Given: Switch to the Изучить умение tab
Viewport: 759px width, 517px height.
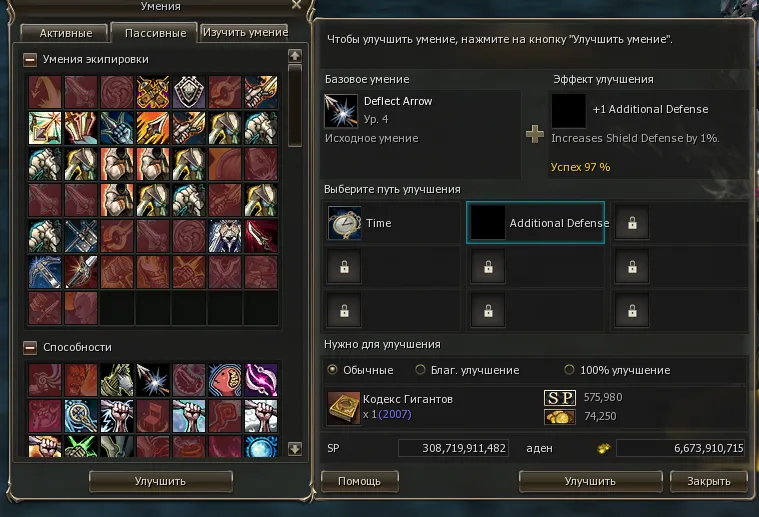Looking at the screenshot, I should click(245, 33).
